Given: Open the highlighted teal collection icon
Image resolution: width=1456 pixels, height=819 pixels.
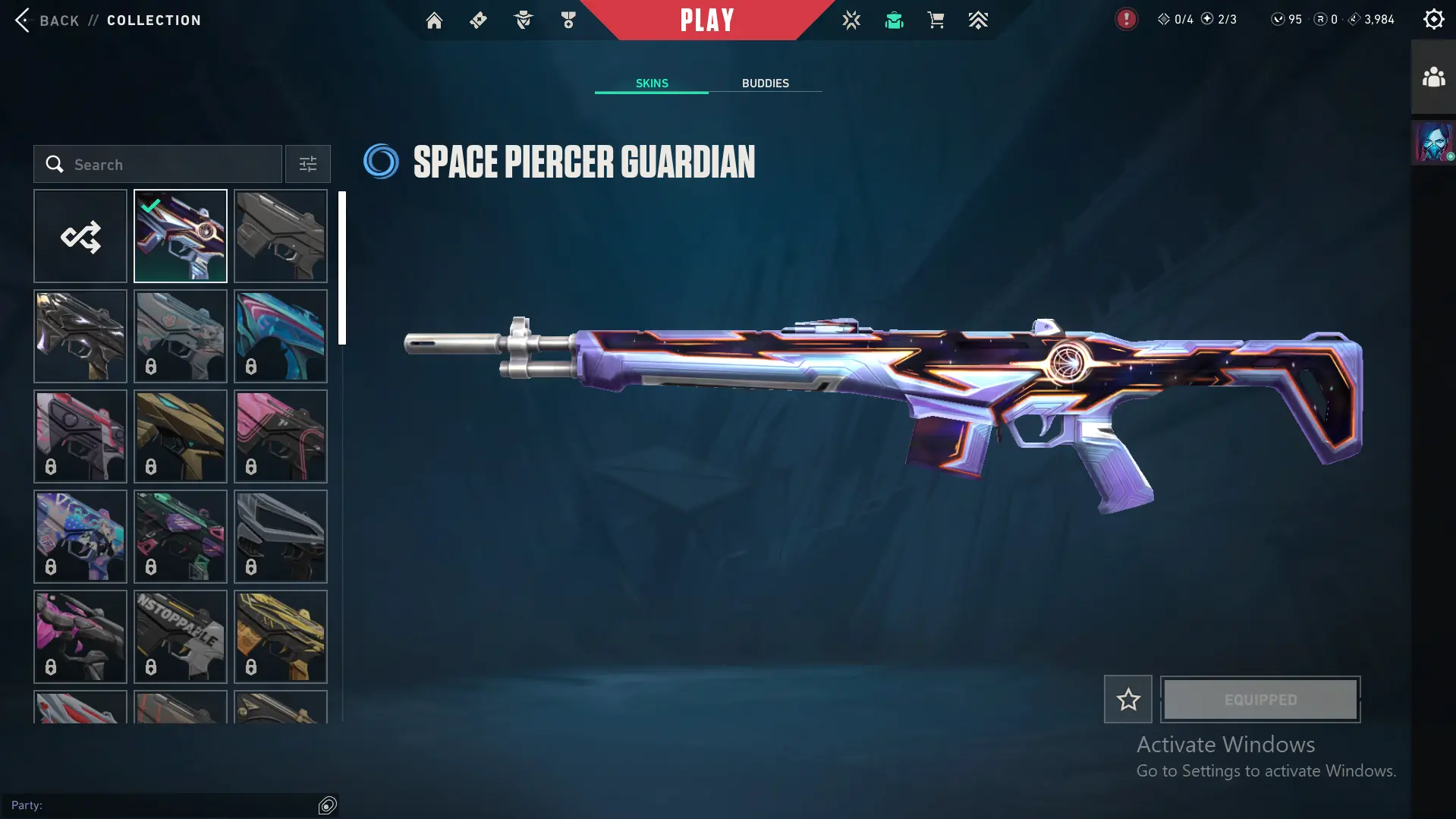Looking at the screenshot, I should pyautogui.click(x=894, y=20).
